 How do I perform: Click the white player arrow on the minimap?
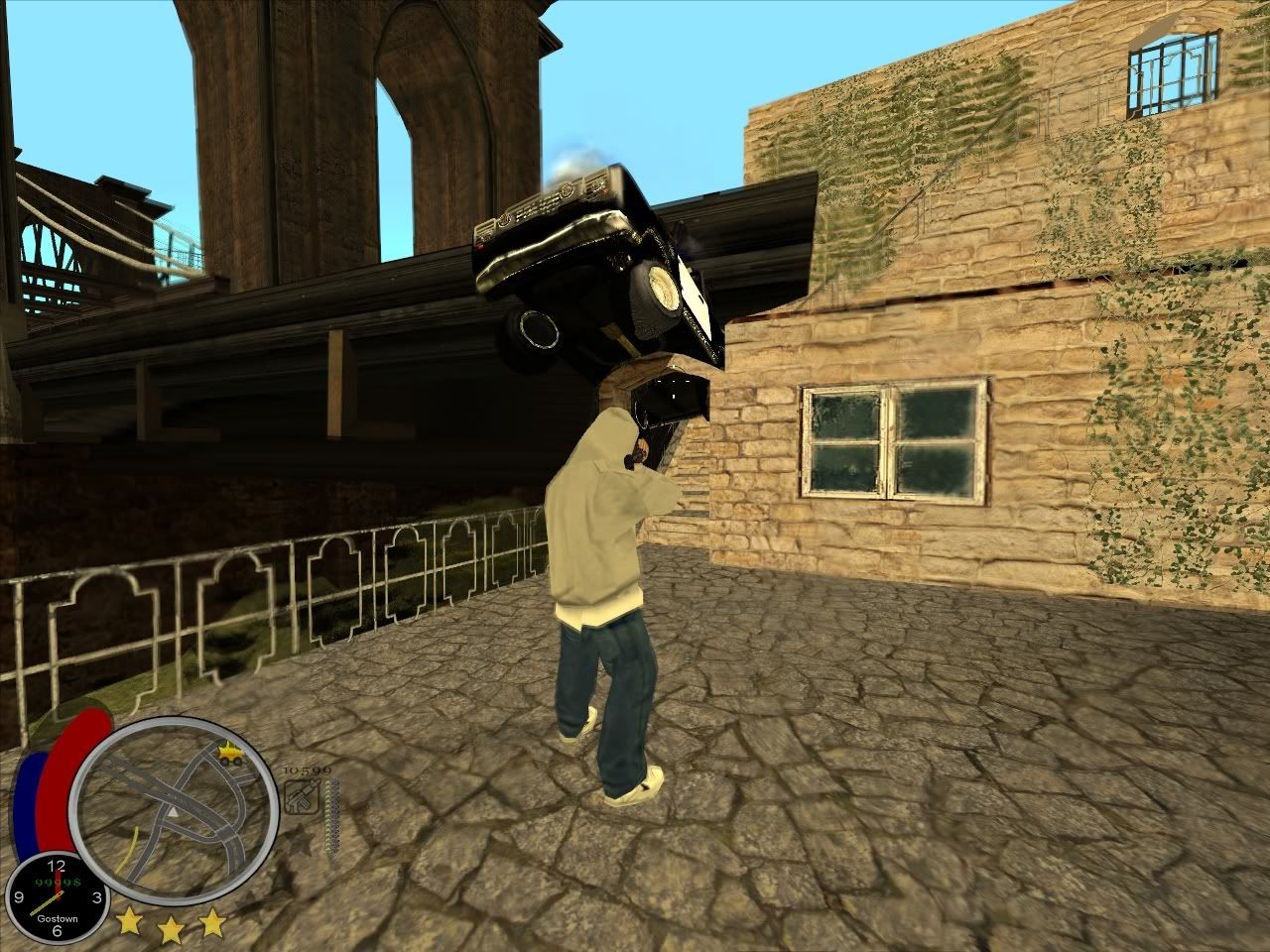coord(176,811)
